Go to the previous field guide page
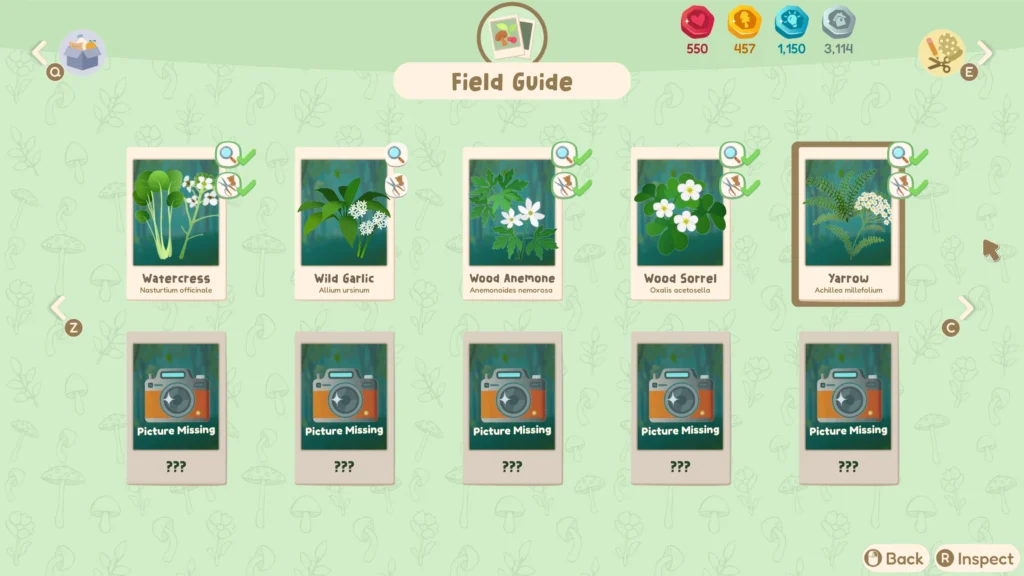Screen dimensions: 1024x576 [x=58, y=308]
